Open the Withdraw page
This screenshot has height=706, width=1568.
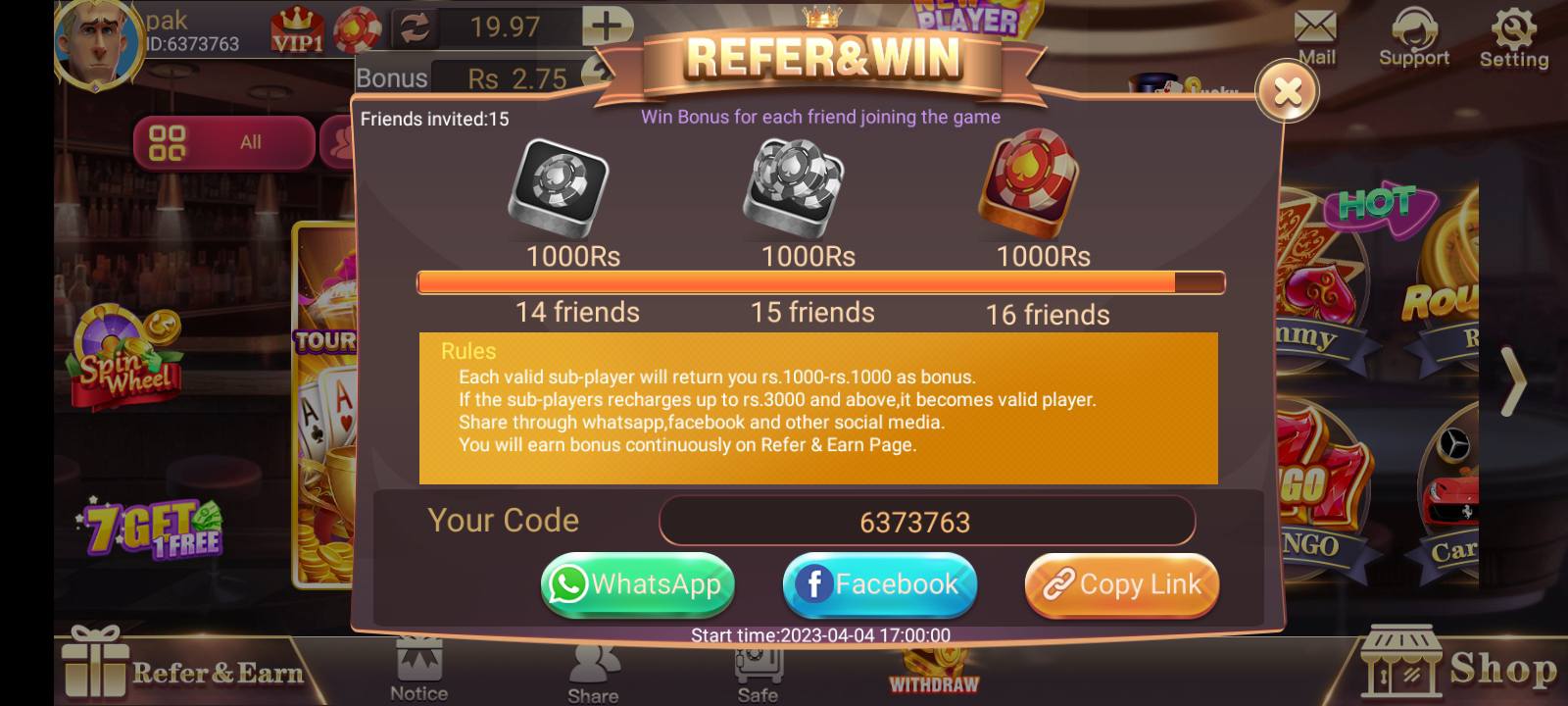tap(932, 677)
